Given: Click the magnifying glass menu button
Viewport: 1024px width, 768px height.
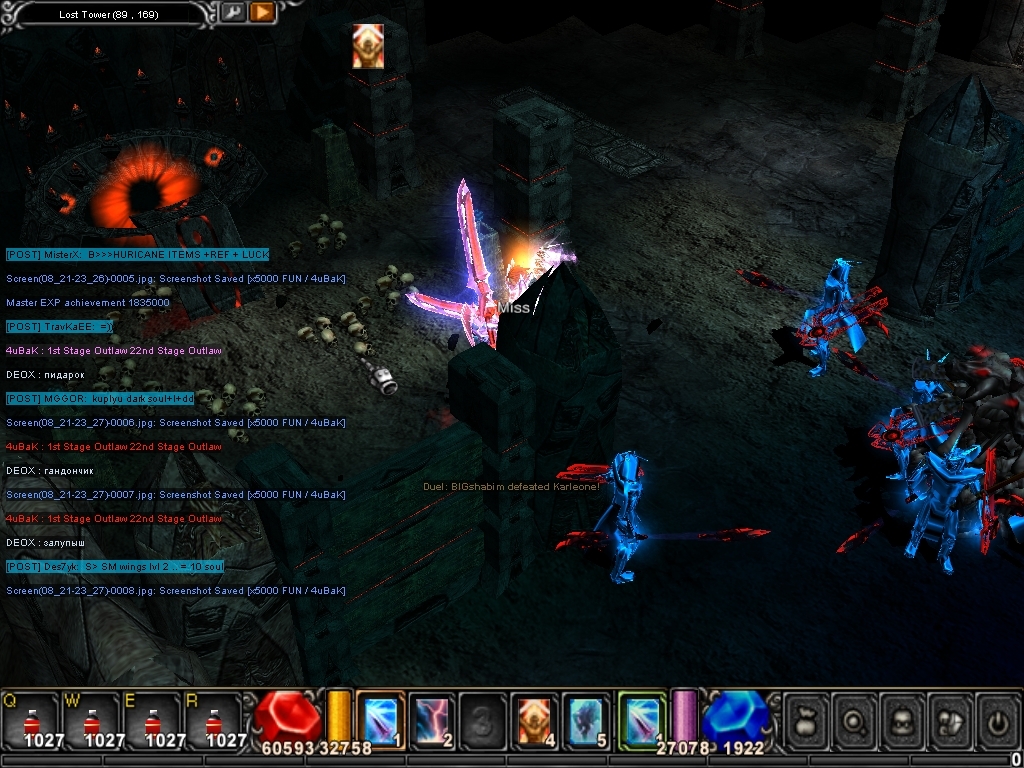Looking at the screenshot, I should click(x=856, y=718).
